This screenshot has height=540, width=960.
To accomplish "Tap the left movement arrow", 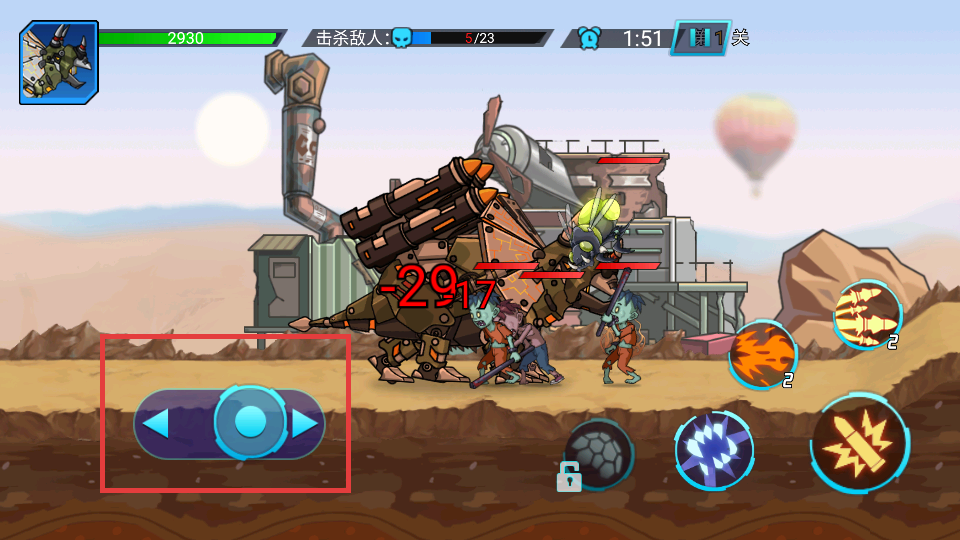I will [x=156, y=424].
